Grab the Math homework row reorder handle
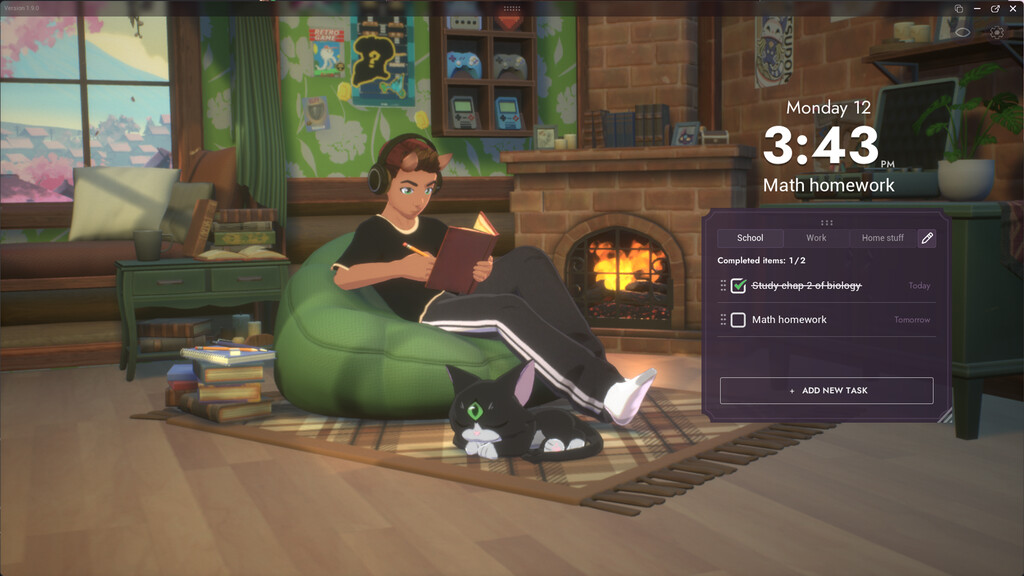 [x=723, y=320]
